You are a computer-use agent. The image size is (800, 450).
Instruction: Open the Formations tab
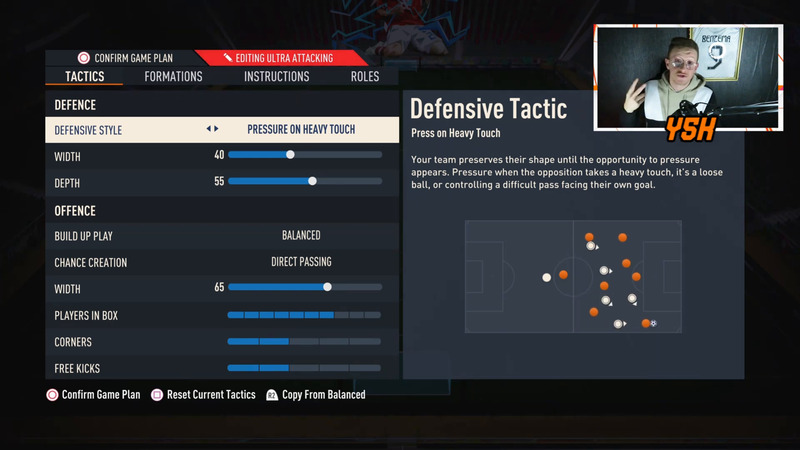point(173,77)
